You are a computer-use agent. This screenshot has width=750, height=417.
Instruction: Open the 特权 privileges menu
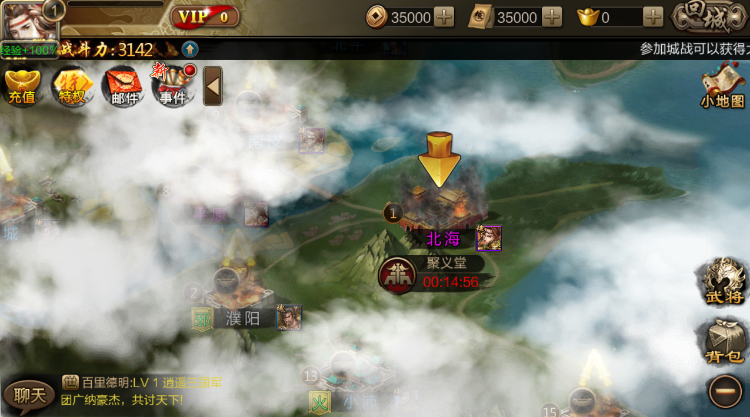(x=72, y=86)
